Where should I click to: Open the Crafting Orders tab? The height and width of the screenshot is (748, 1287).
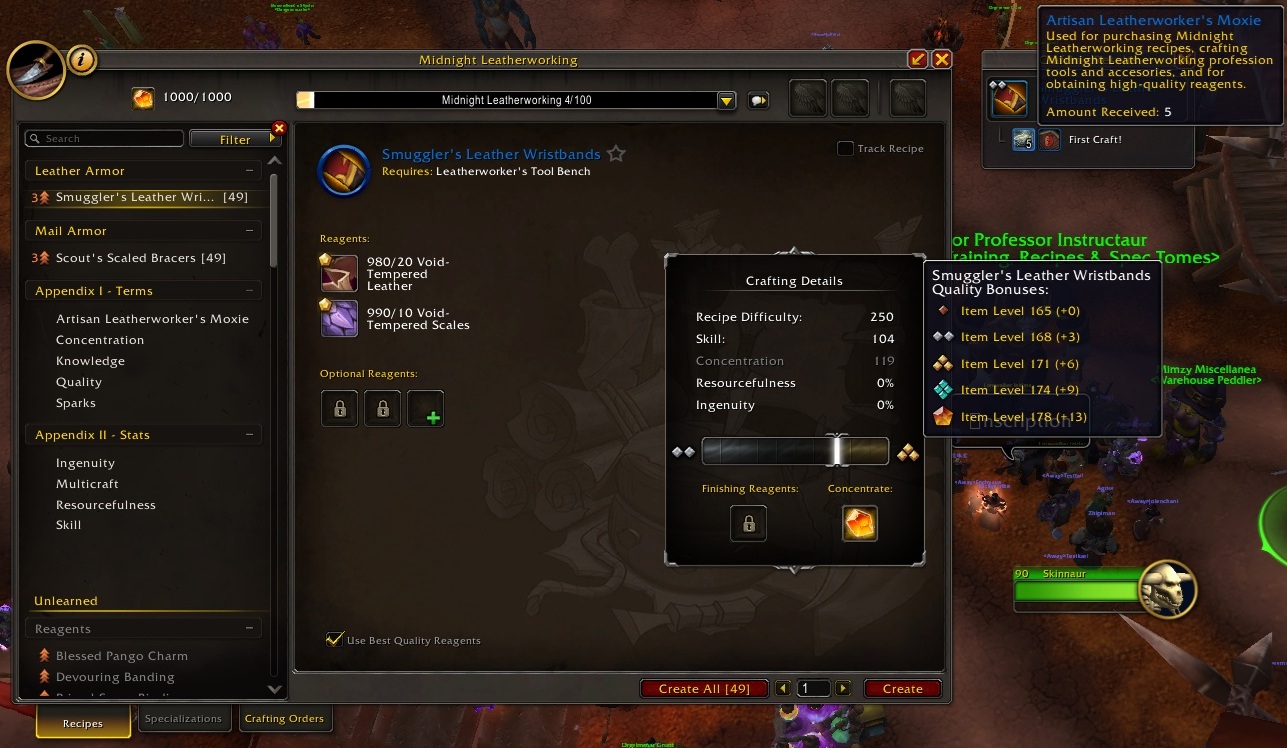pyautogui.click(x=286, y=717)
